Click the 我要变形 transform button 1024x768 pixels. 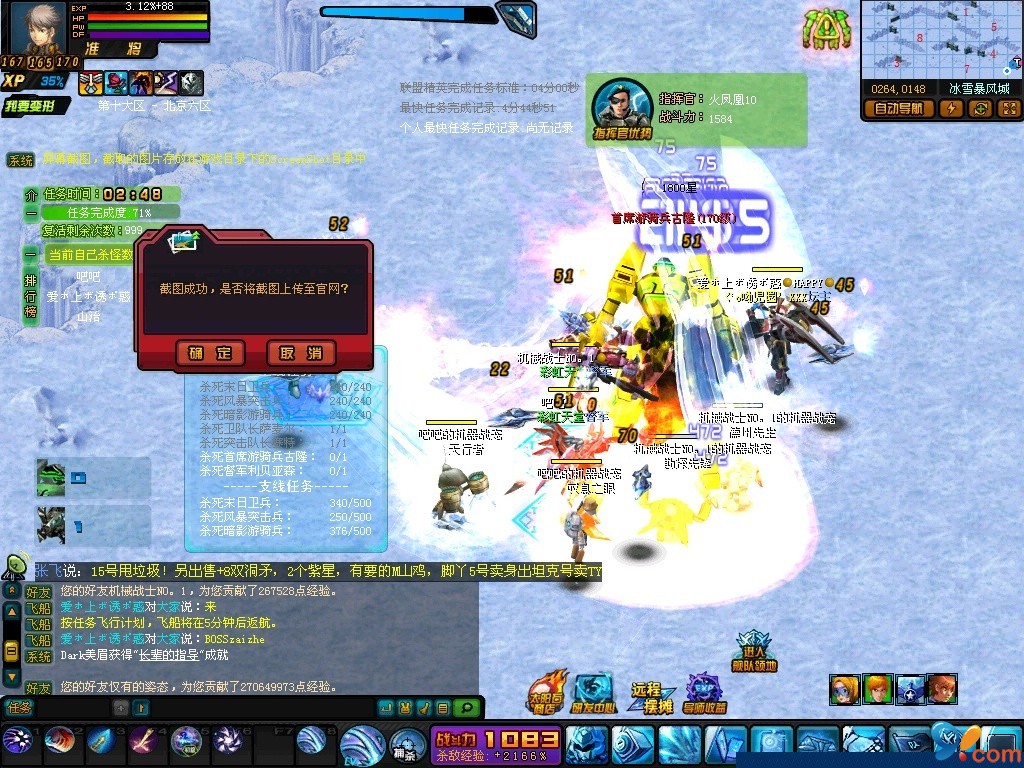(37, 106)
